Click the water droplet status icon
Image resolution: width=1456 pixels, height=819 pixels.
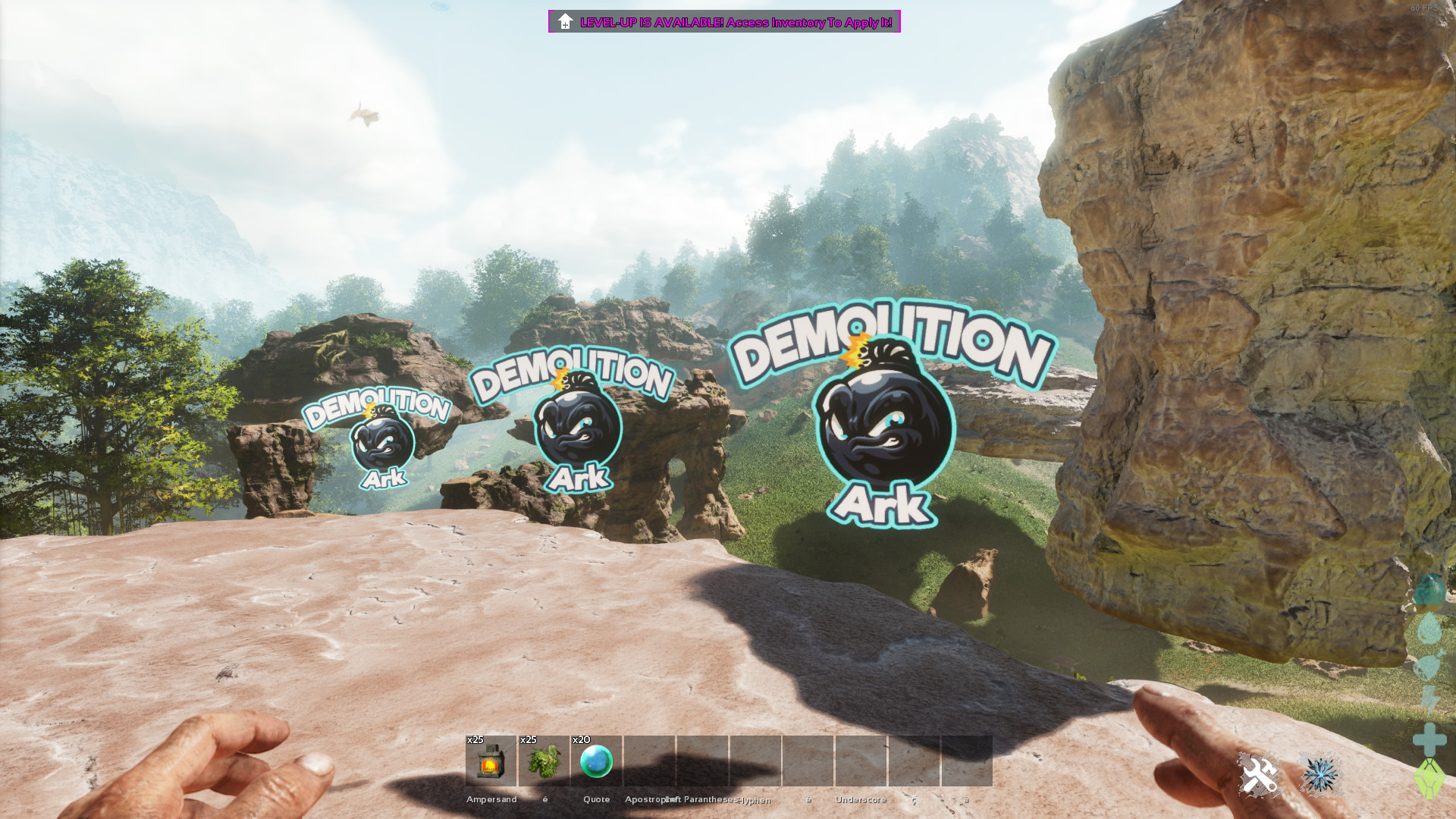pyautogui.click(x=1430, y=628)
